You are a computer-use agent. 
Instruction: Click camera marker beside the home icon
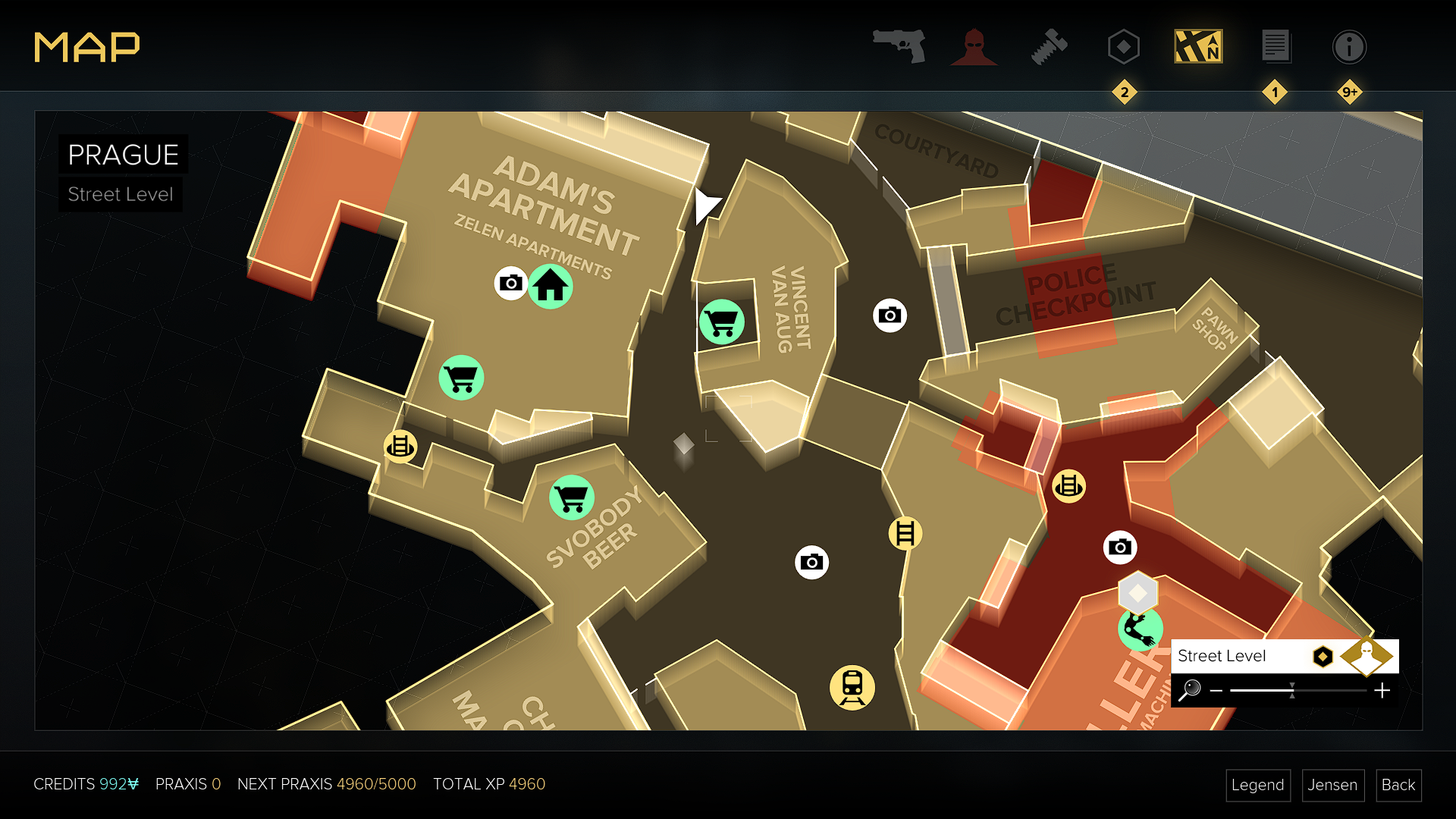coord(511,283)
